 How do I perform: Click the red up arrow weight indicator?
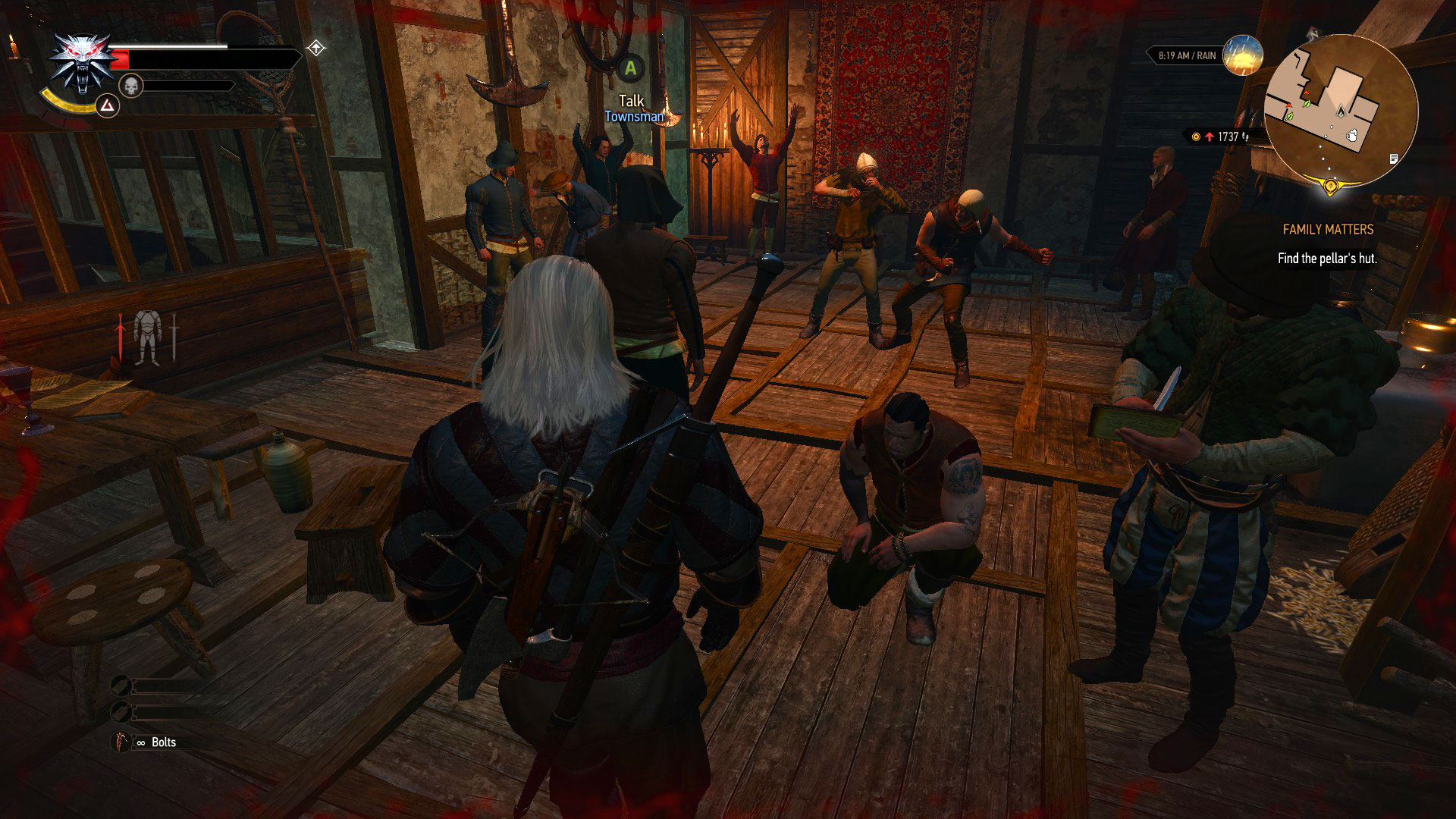click(1210, 136)
